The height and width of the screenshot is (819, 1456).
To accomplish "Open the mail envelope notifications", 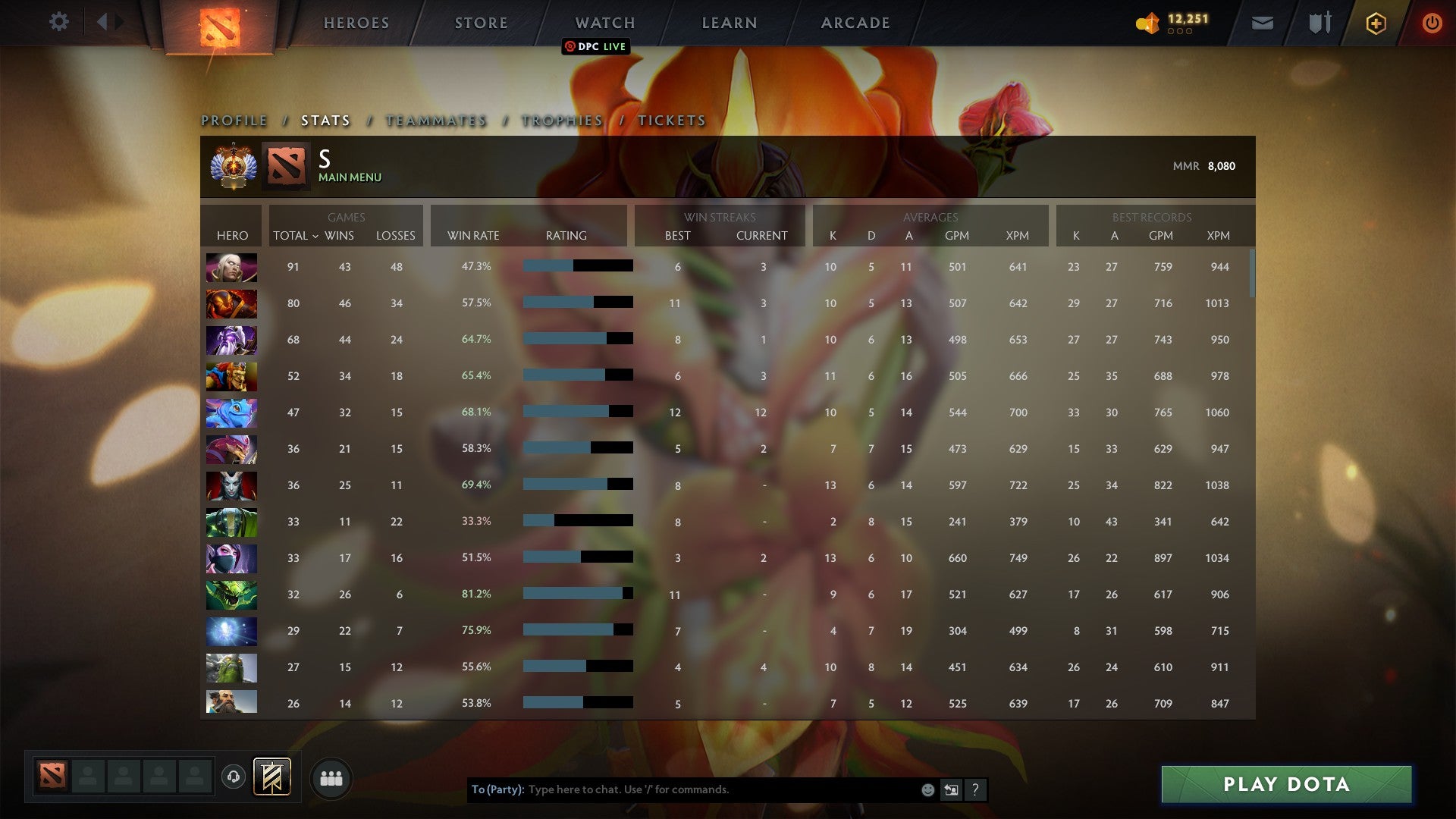I will [x=1262, y=24].
